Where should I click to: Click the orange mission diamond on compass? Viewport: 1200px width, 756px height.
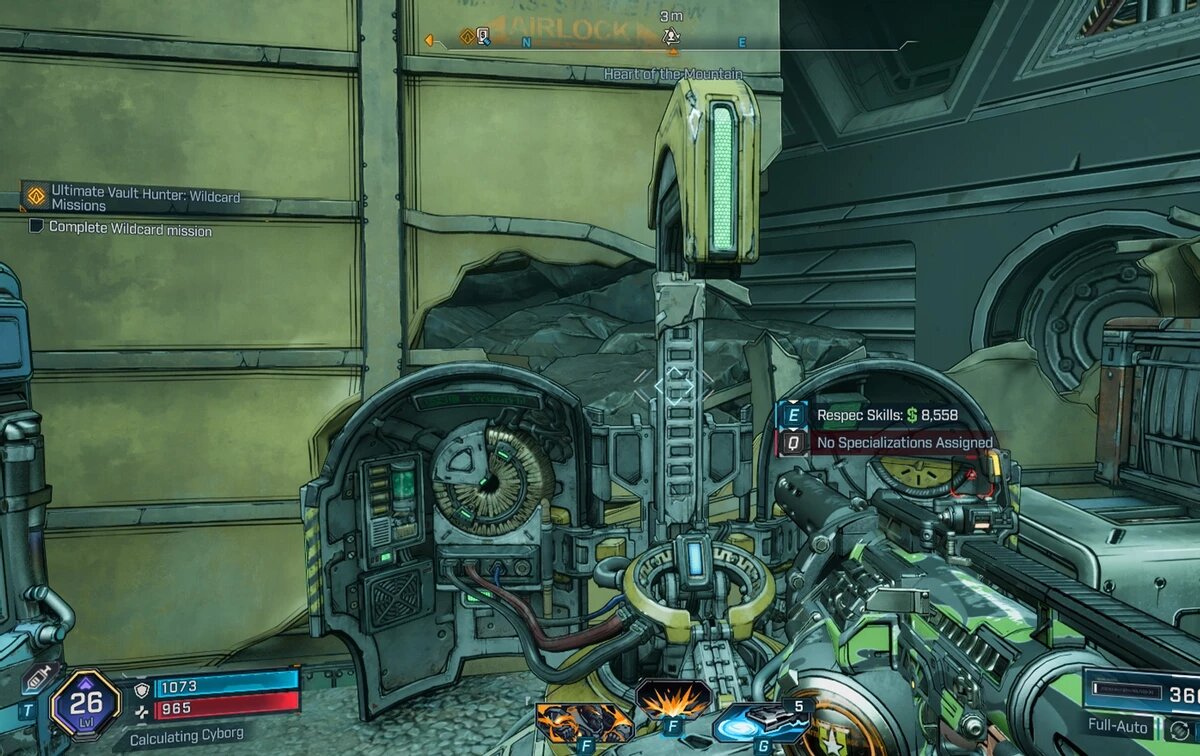point(466,37)
